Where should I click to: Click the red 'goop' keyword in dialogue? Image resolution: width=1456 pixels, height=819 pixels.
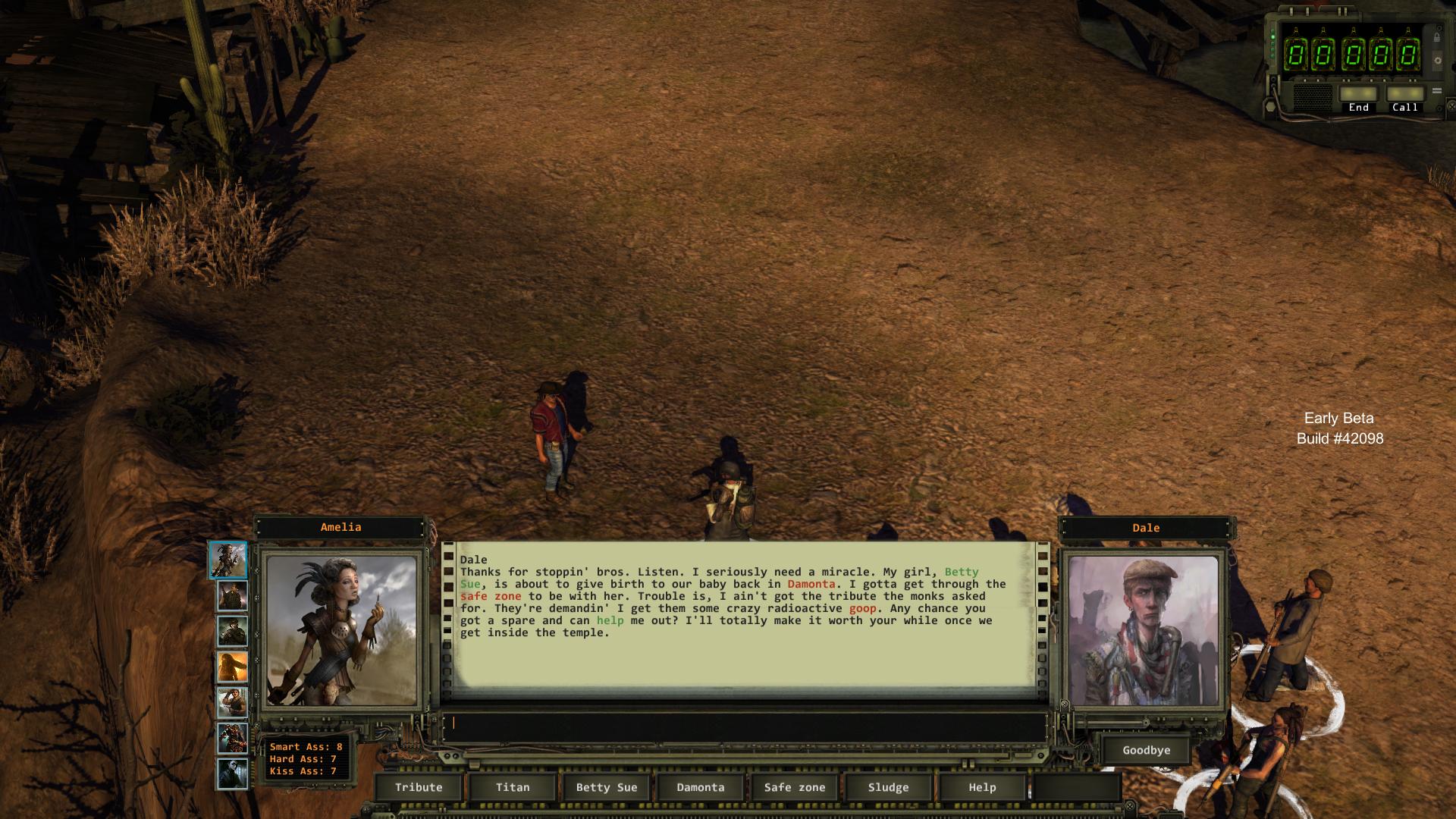point(862,608)
